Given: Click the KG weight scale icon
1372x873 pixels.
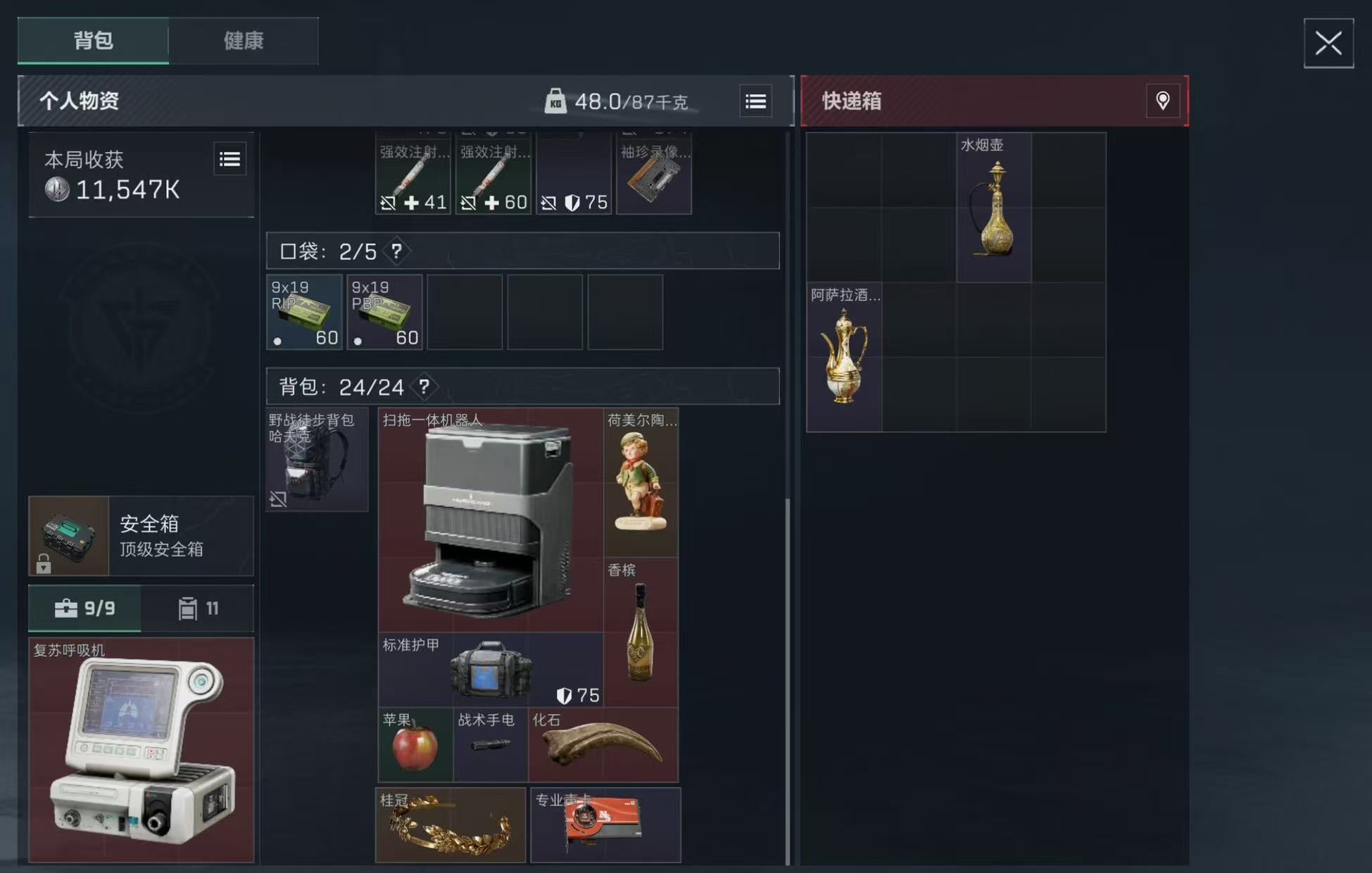Looking at the screenshot, I should coord(558,101).
